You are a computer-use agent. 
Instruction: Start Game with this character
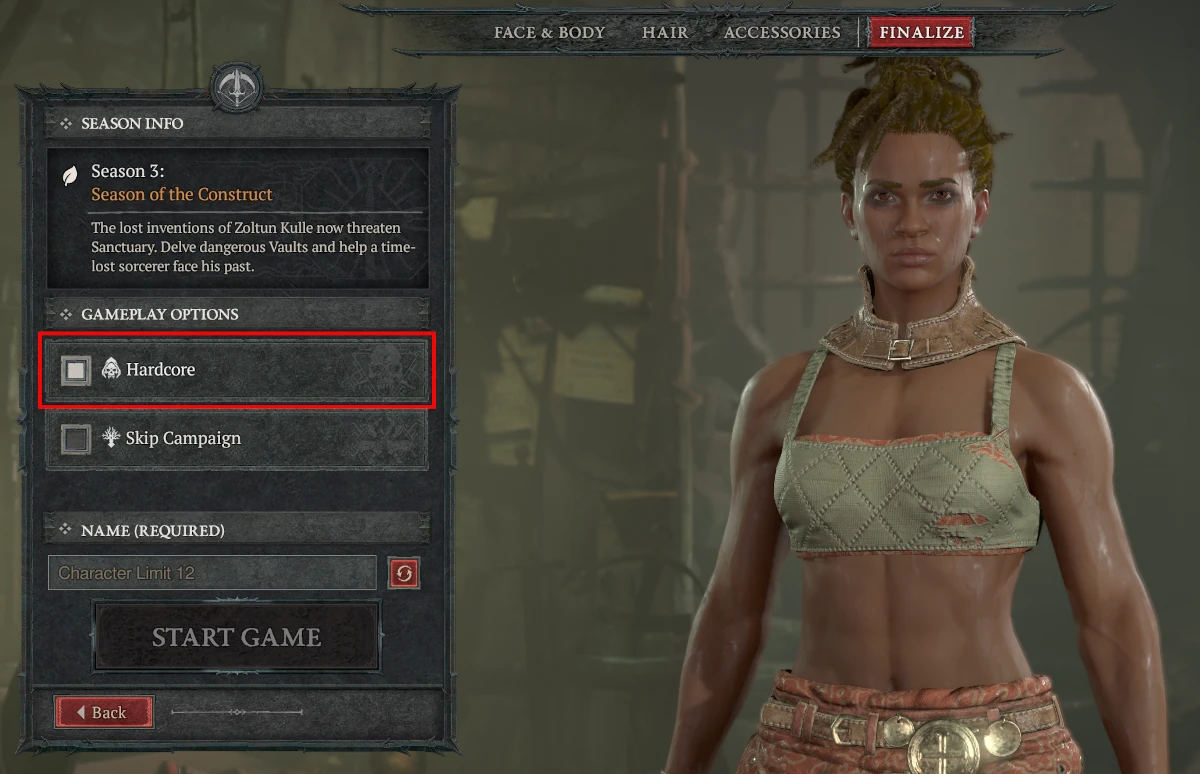point(236,637)
